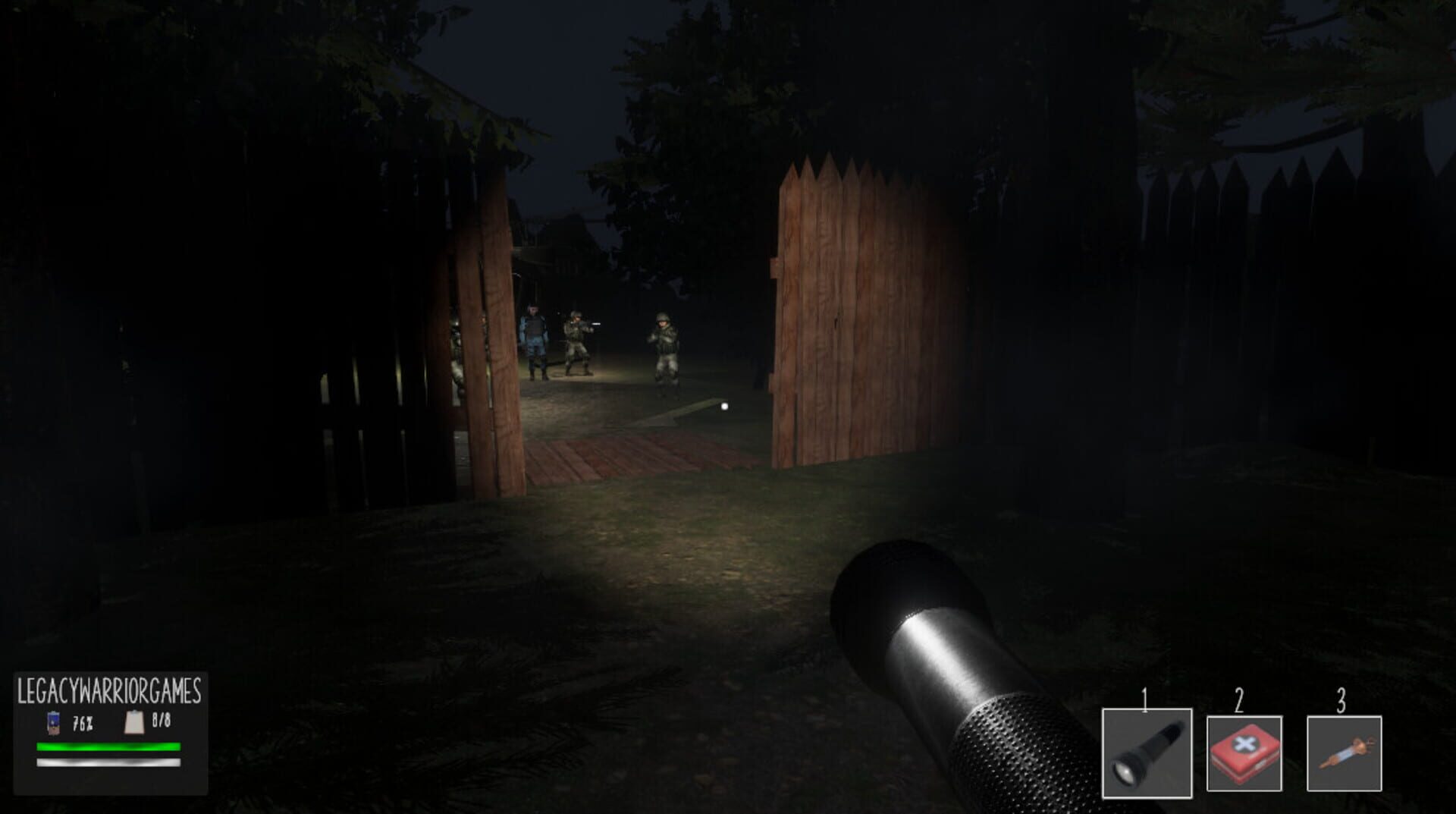
Task: Click the flashlight icon's lens in slot 1
Action: 1123,770
